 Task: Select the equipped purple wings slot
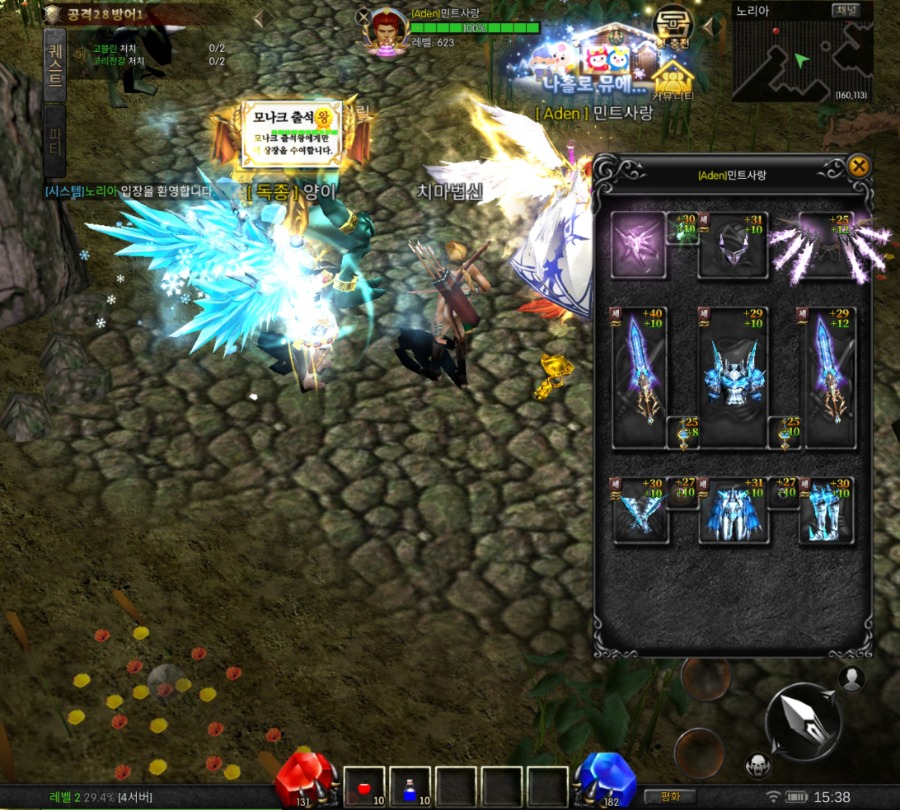click(x=829, y=245)
